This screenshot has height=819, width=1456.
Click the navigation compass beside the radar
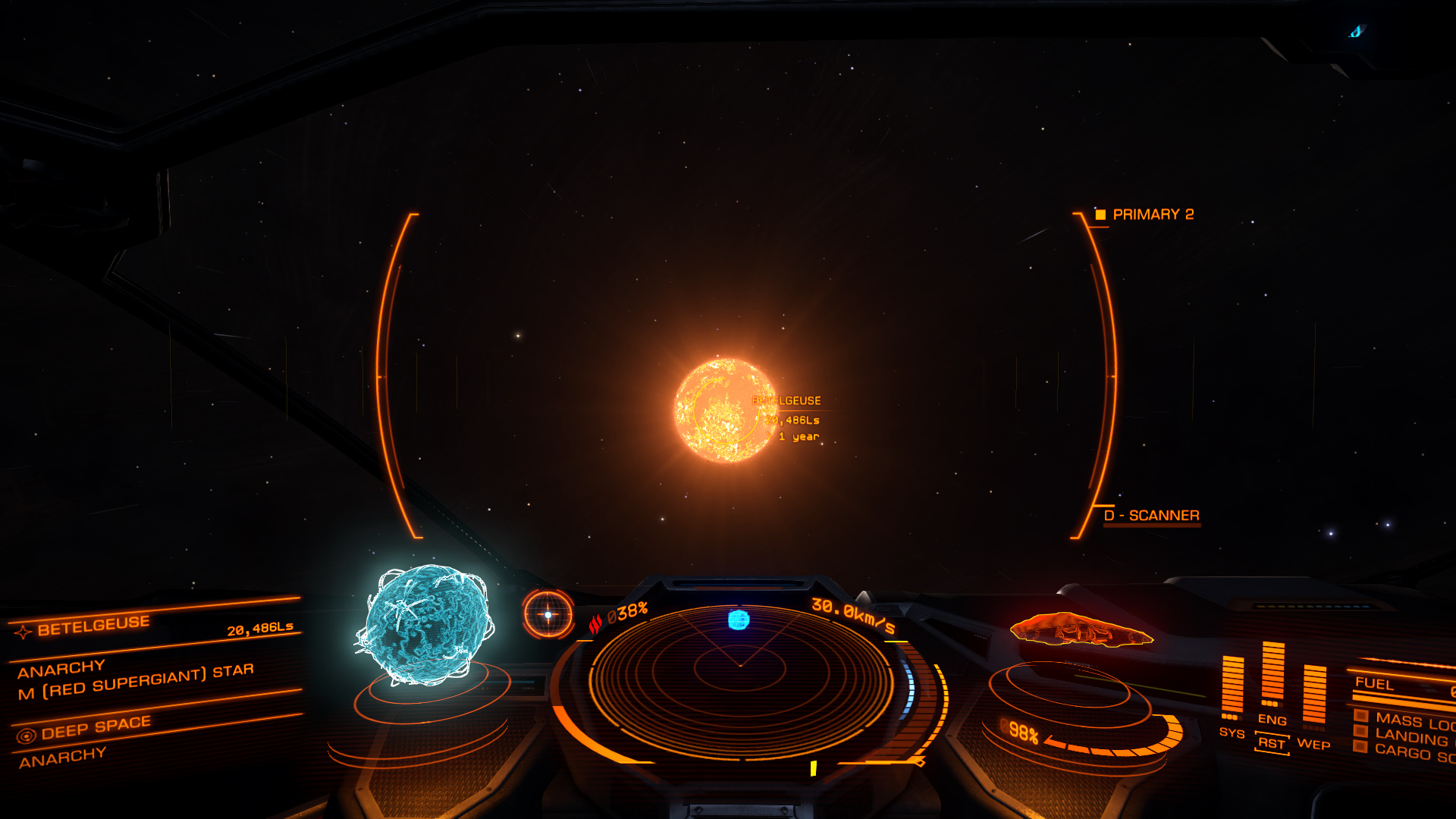click(x=548, y=614)
